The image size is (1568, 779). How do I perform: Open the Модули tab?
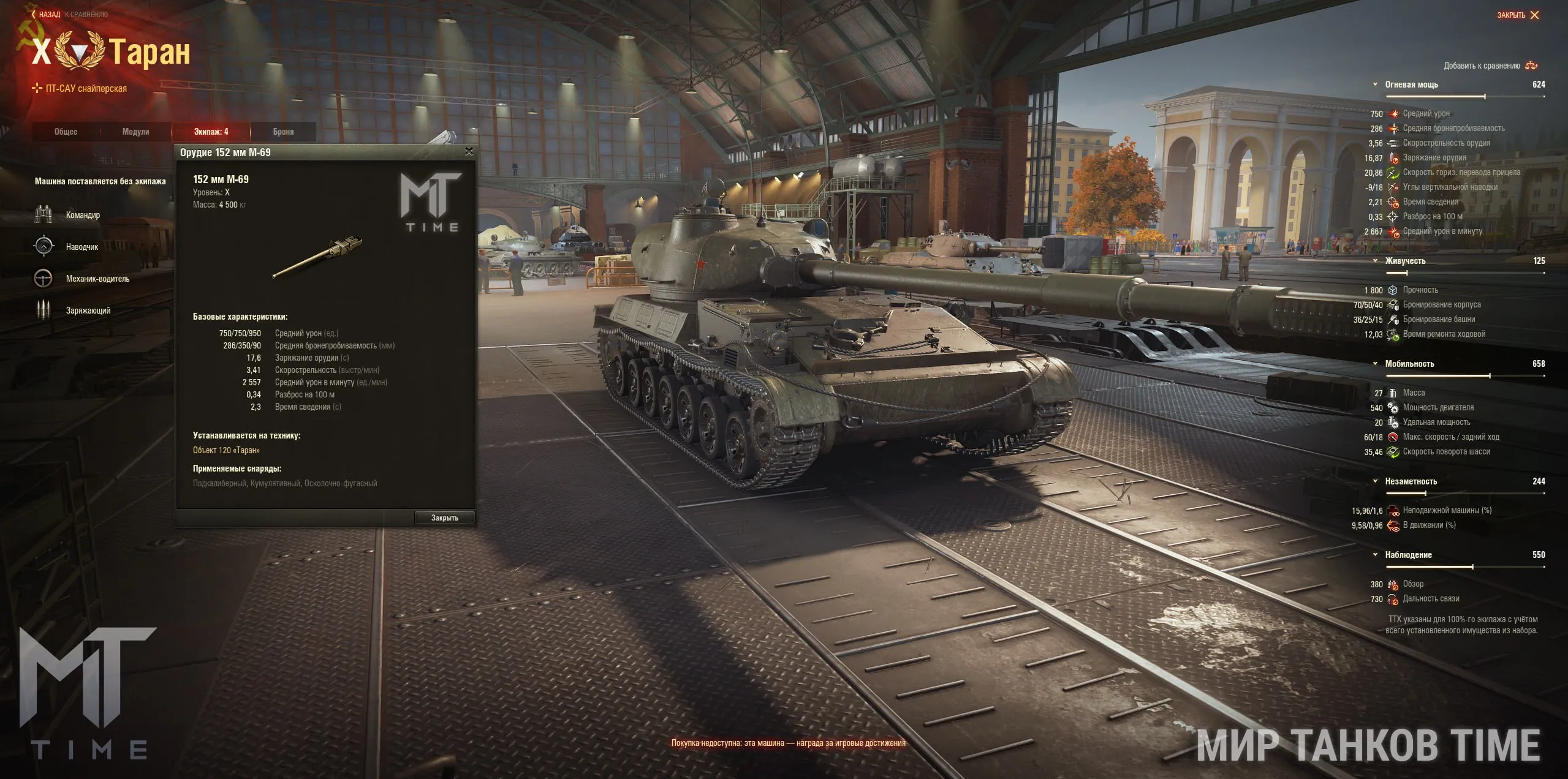click(x=136, y=132)
